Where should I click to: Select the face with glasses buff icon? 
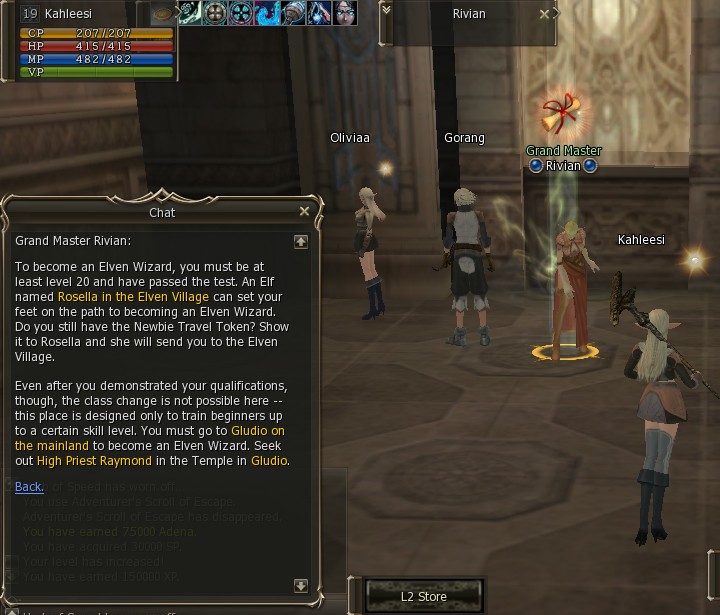(345, 13)
